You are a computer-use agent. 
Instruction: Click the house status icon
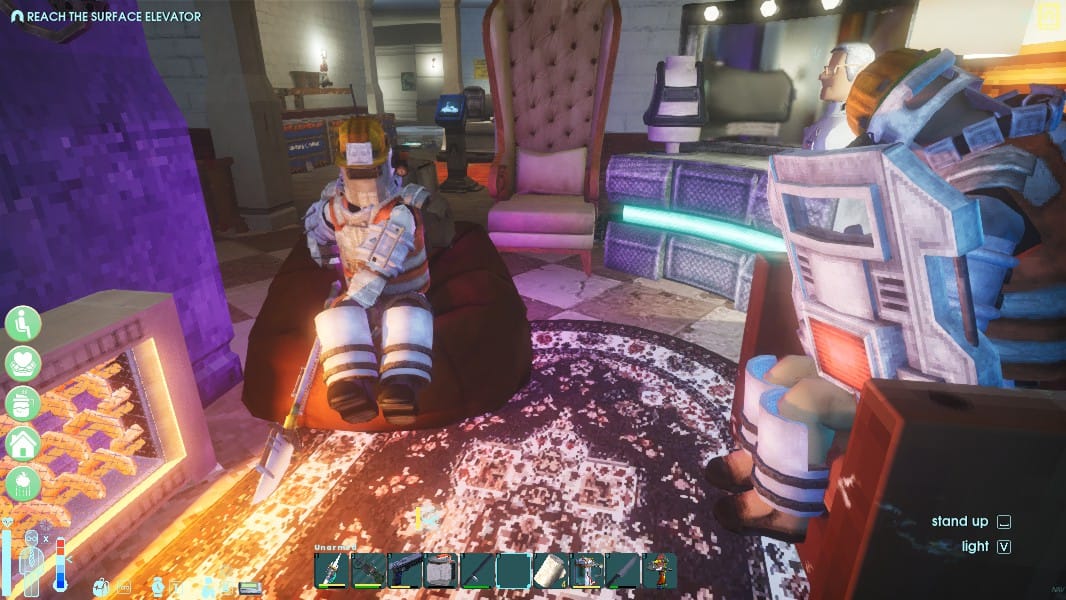click(22, 443)
